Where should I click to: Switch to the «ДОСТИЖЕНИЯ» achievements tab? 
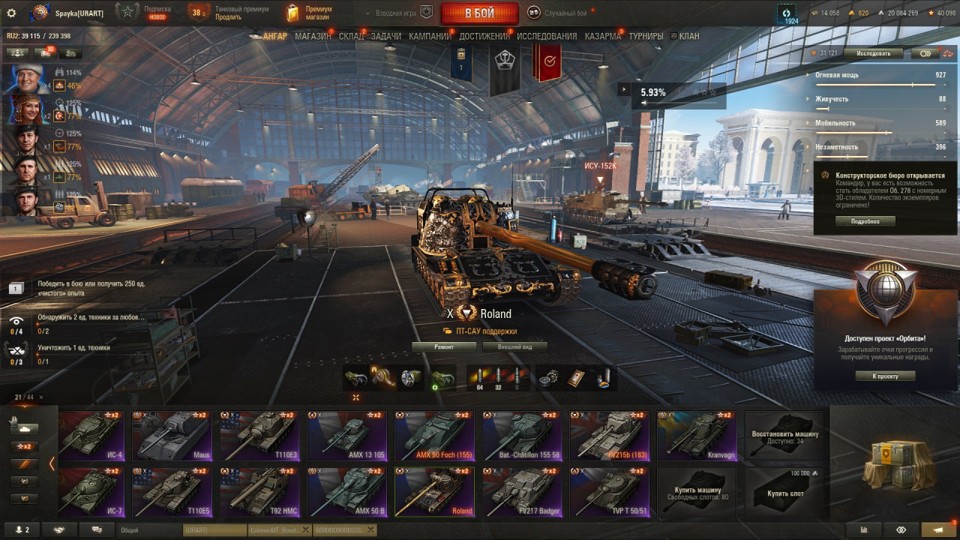[484, 36]
